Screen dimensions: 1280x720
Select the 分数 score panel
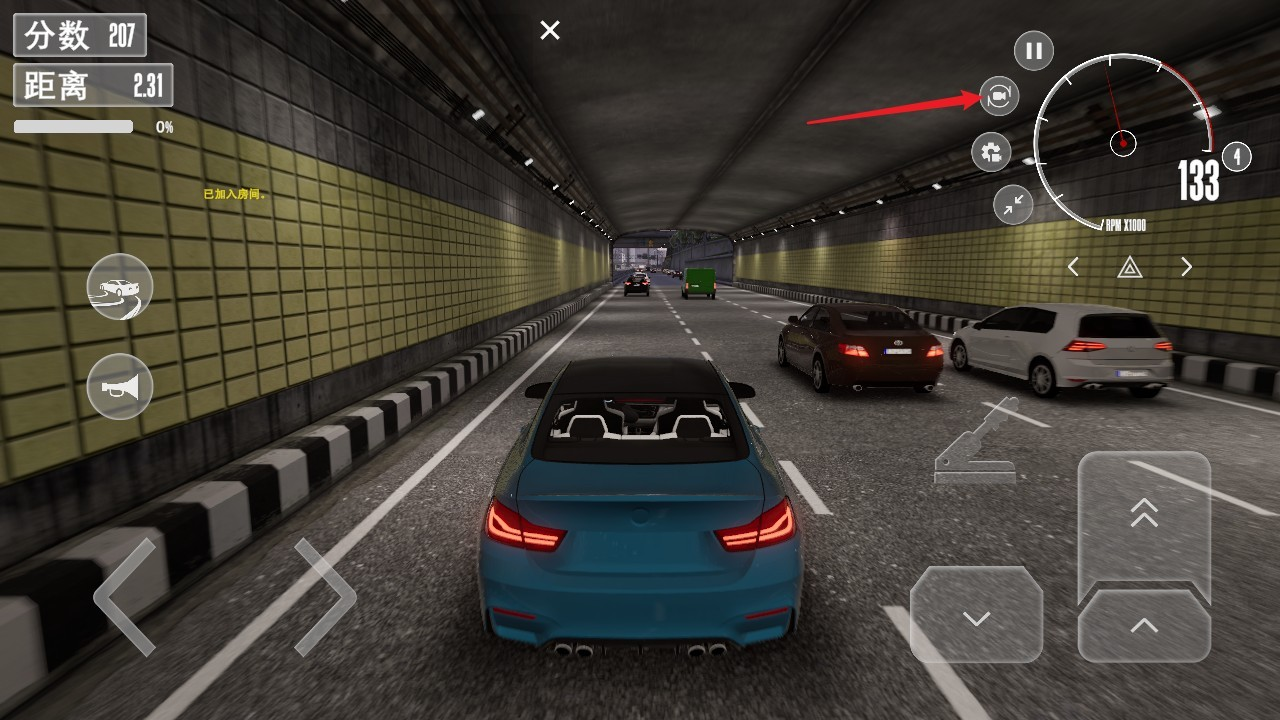coord(79,33)
